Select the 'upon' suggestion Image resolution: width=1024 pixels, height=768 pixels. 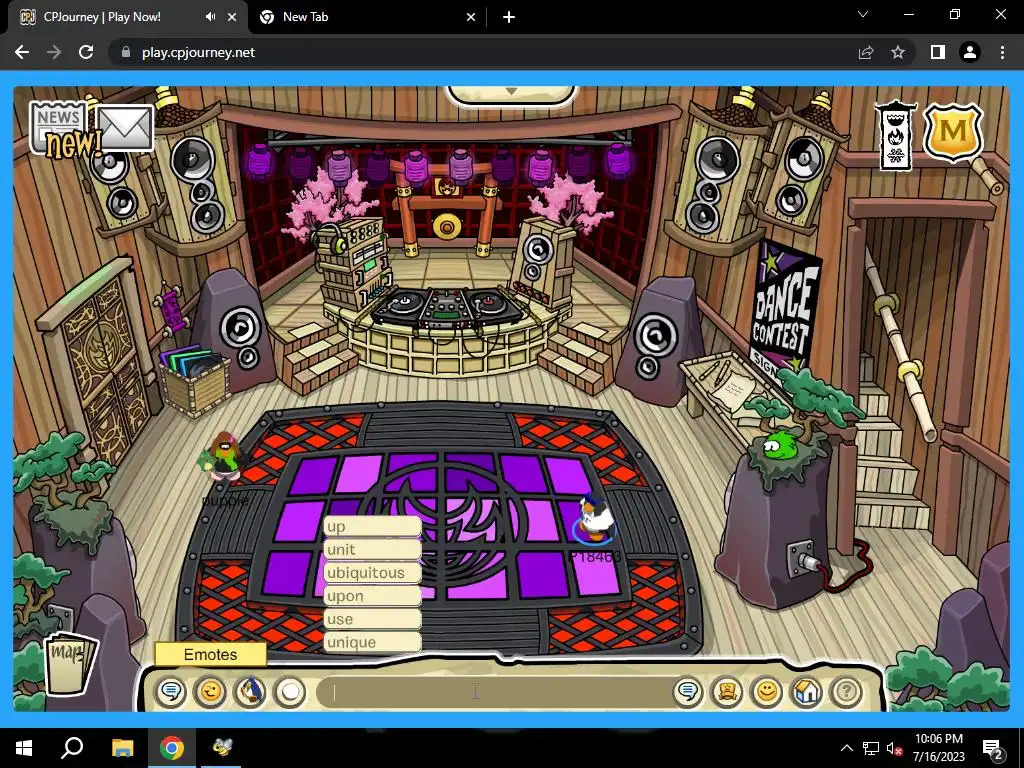point(372,596)
